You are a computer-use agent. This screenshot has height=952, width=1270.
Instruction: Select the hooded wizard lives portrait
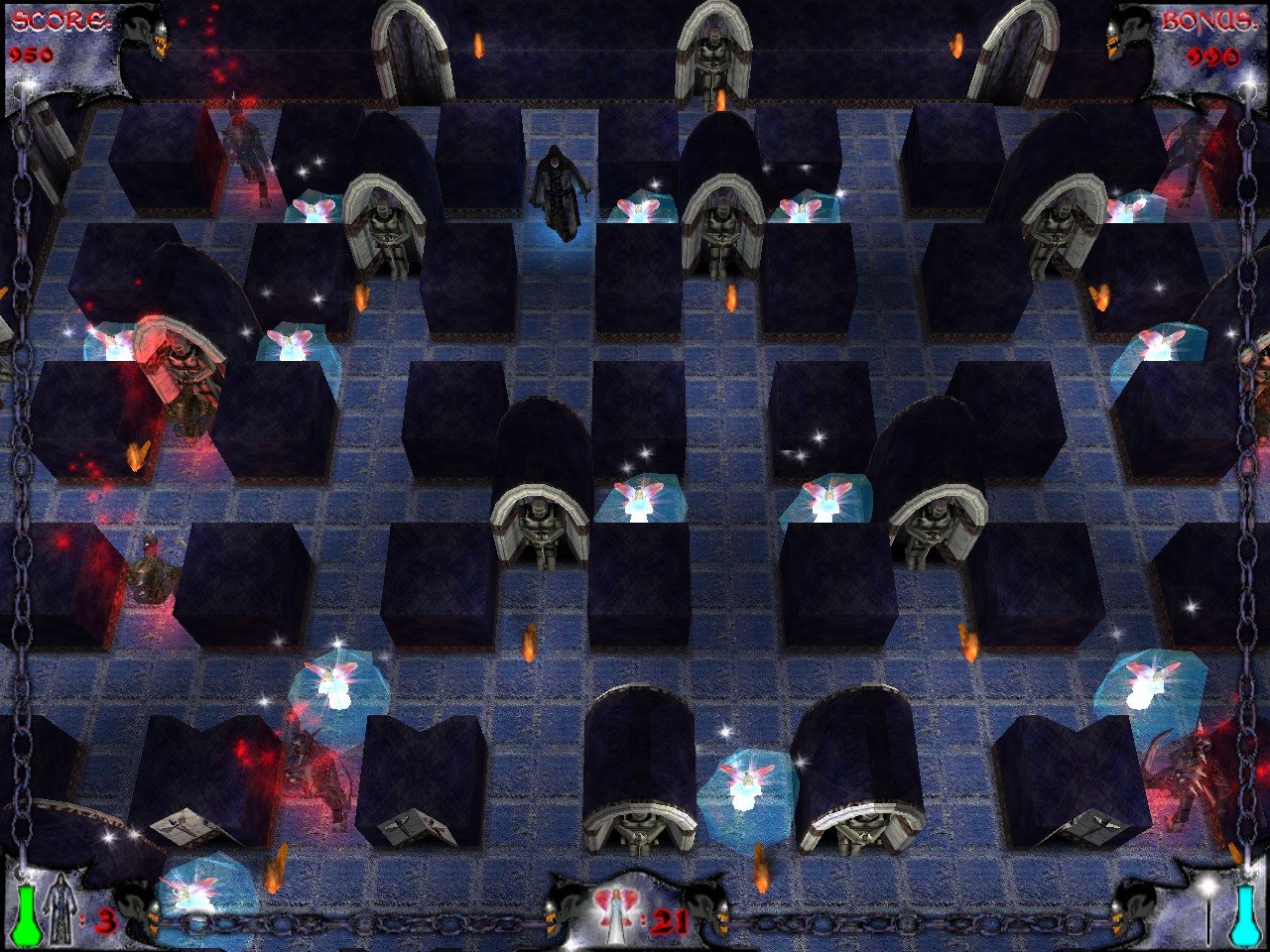pyautogui.click(x=63, y=912)
